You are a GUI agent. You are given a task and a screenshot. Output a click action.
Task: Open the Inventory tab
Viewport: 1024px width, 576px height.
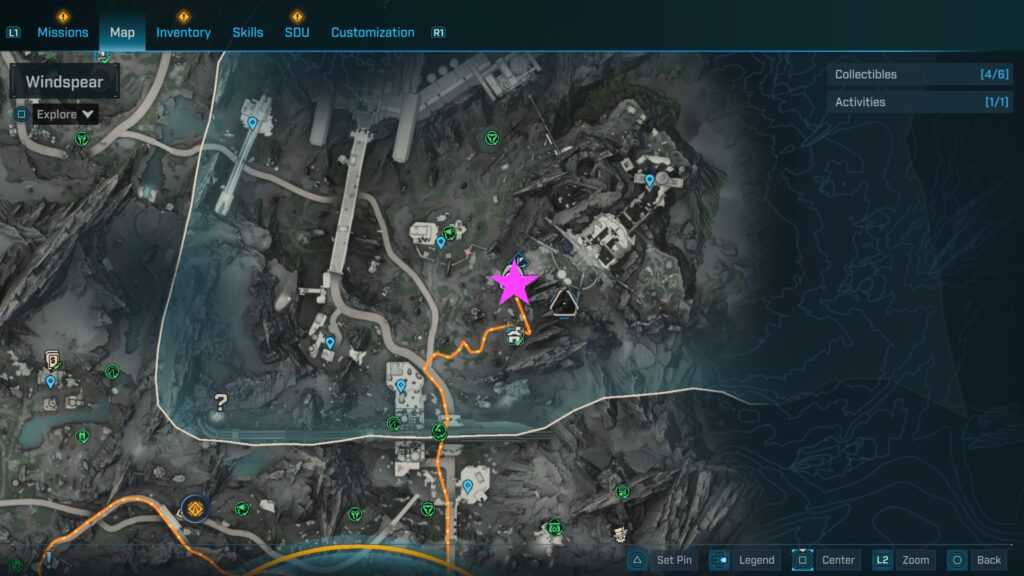(x=183, y=32)
